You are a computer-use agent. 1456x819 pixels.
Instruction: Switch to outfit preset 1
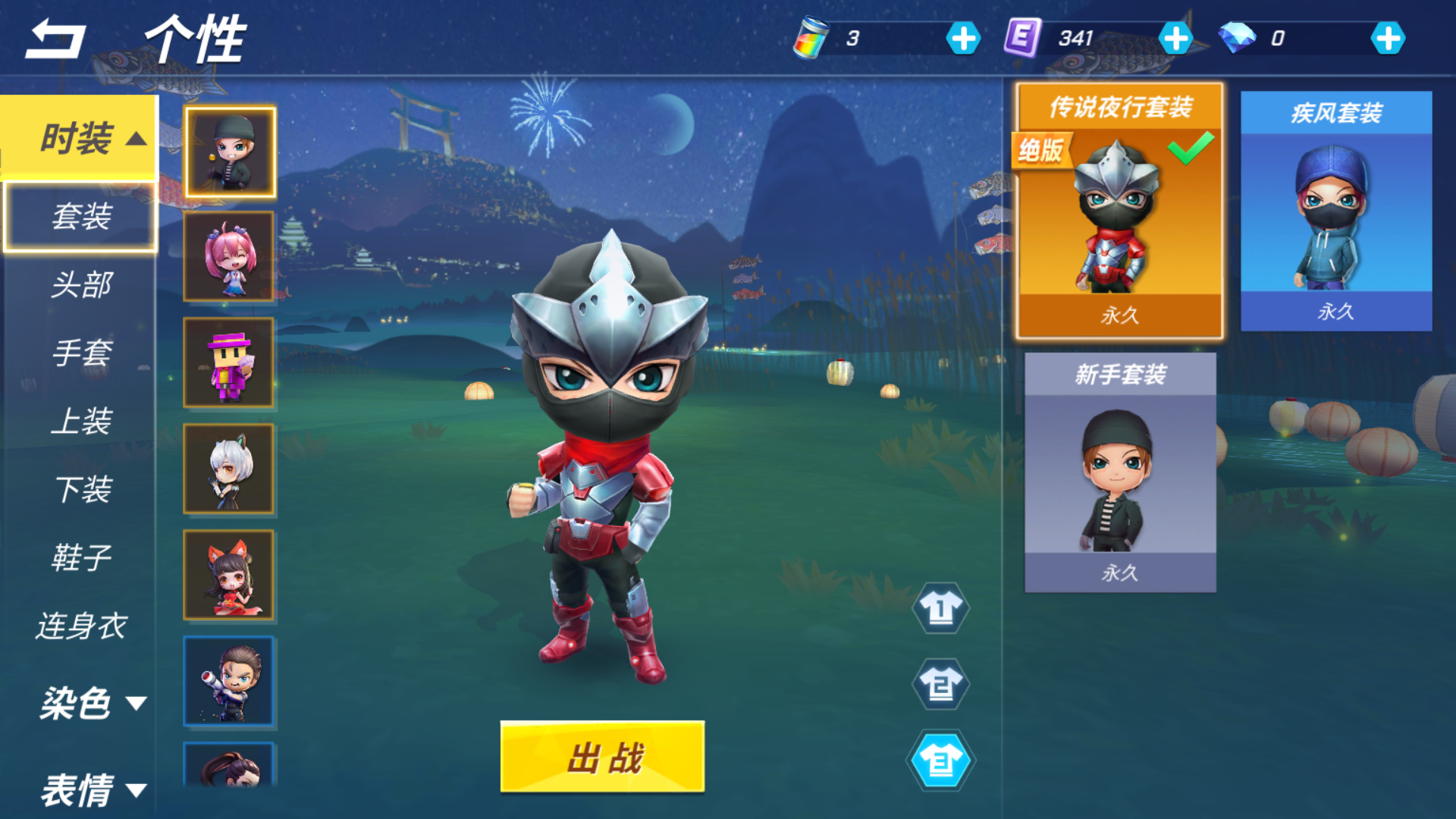[x=940, y=608]
